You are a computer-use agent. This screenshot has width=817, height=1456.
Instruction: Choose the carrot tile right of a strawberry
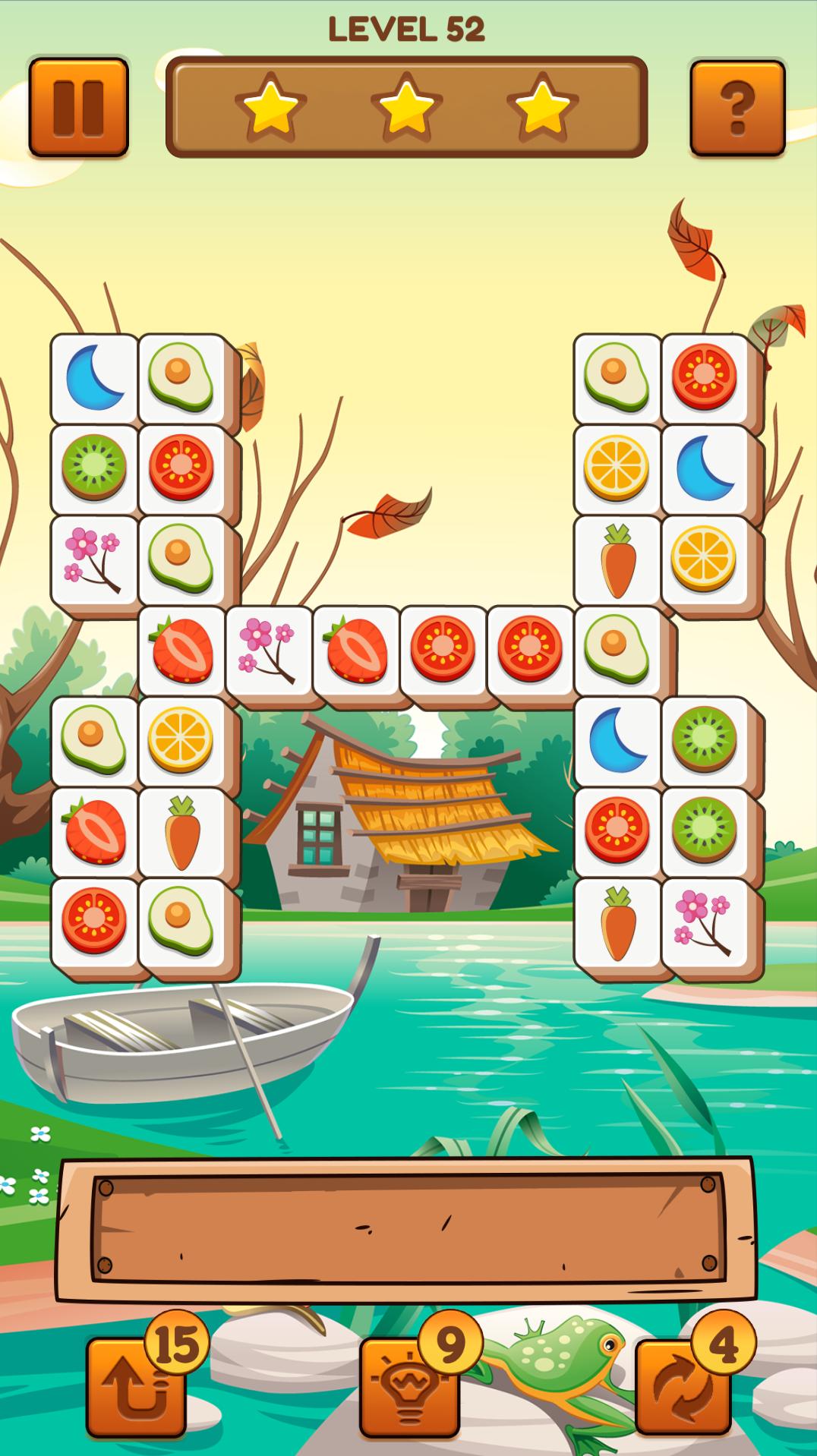click(181, 831)
